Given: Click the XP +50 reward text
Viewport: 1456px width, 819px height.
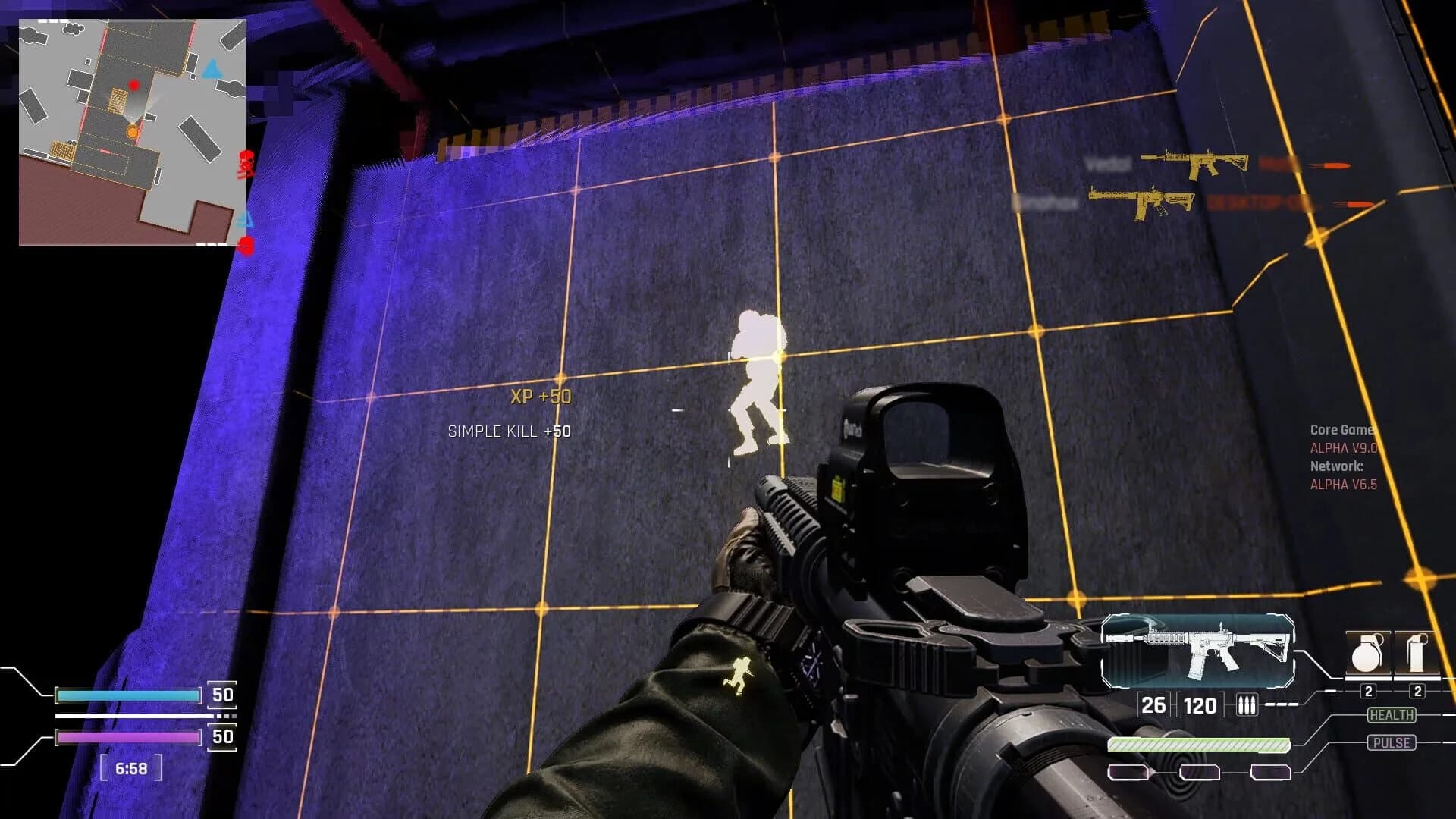Looking at the screenshot, I should [x=540, y=396].
